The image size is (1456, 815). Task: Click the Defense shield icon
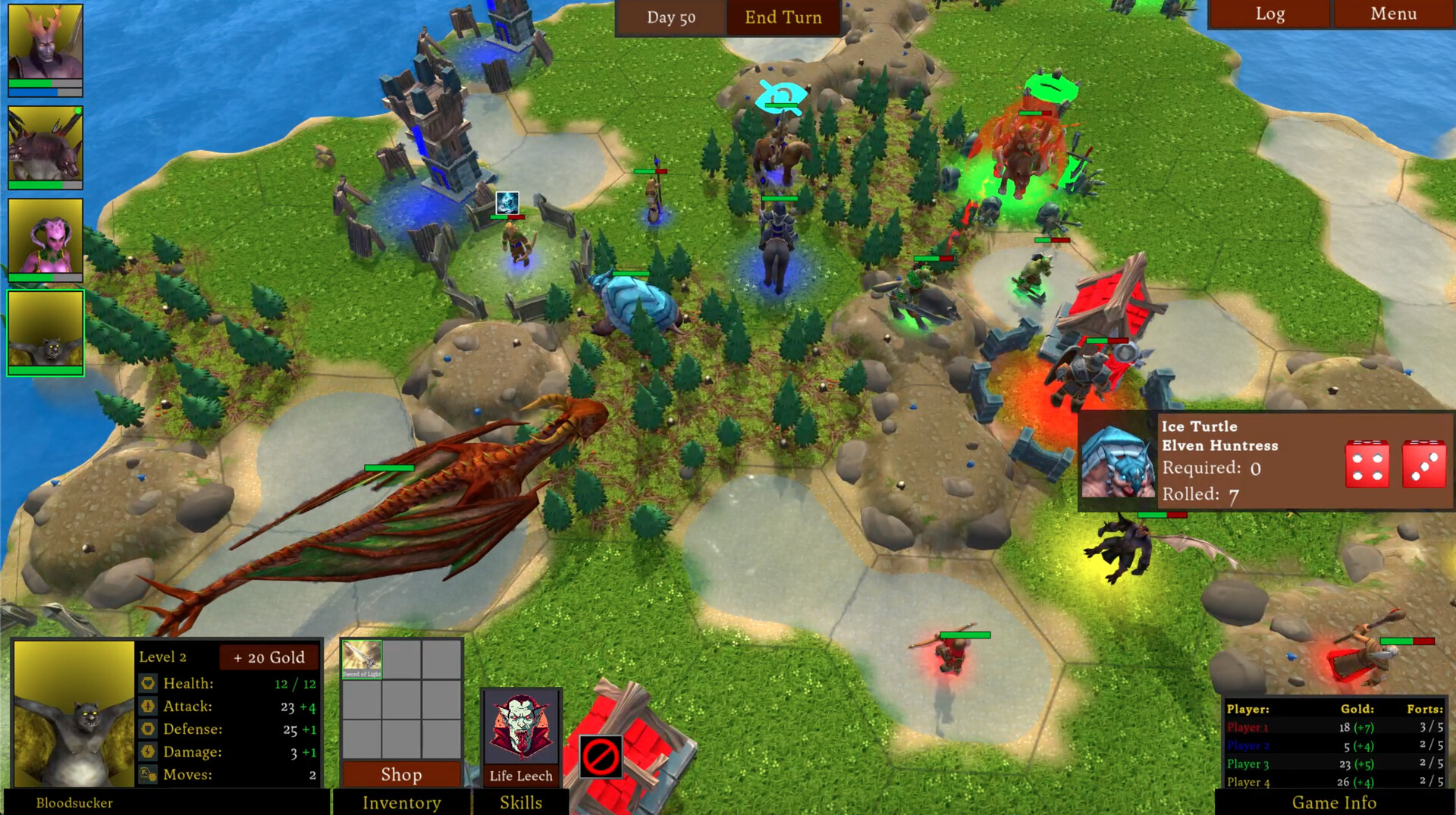tap(148, 729)
